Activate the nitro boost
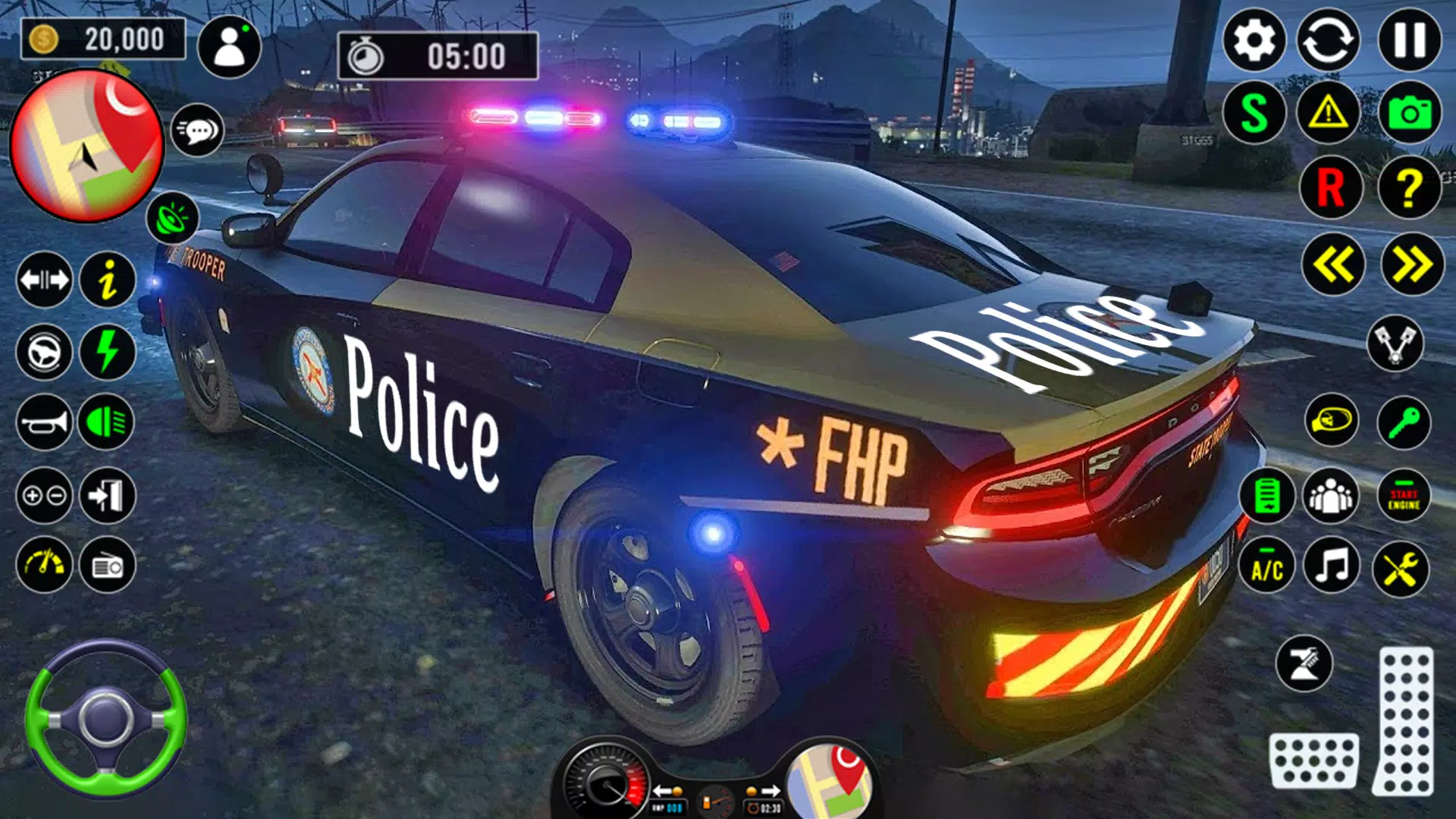The height and width of the screenshot is (819, 1456). pos(105,353)
